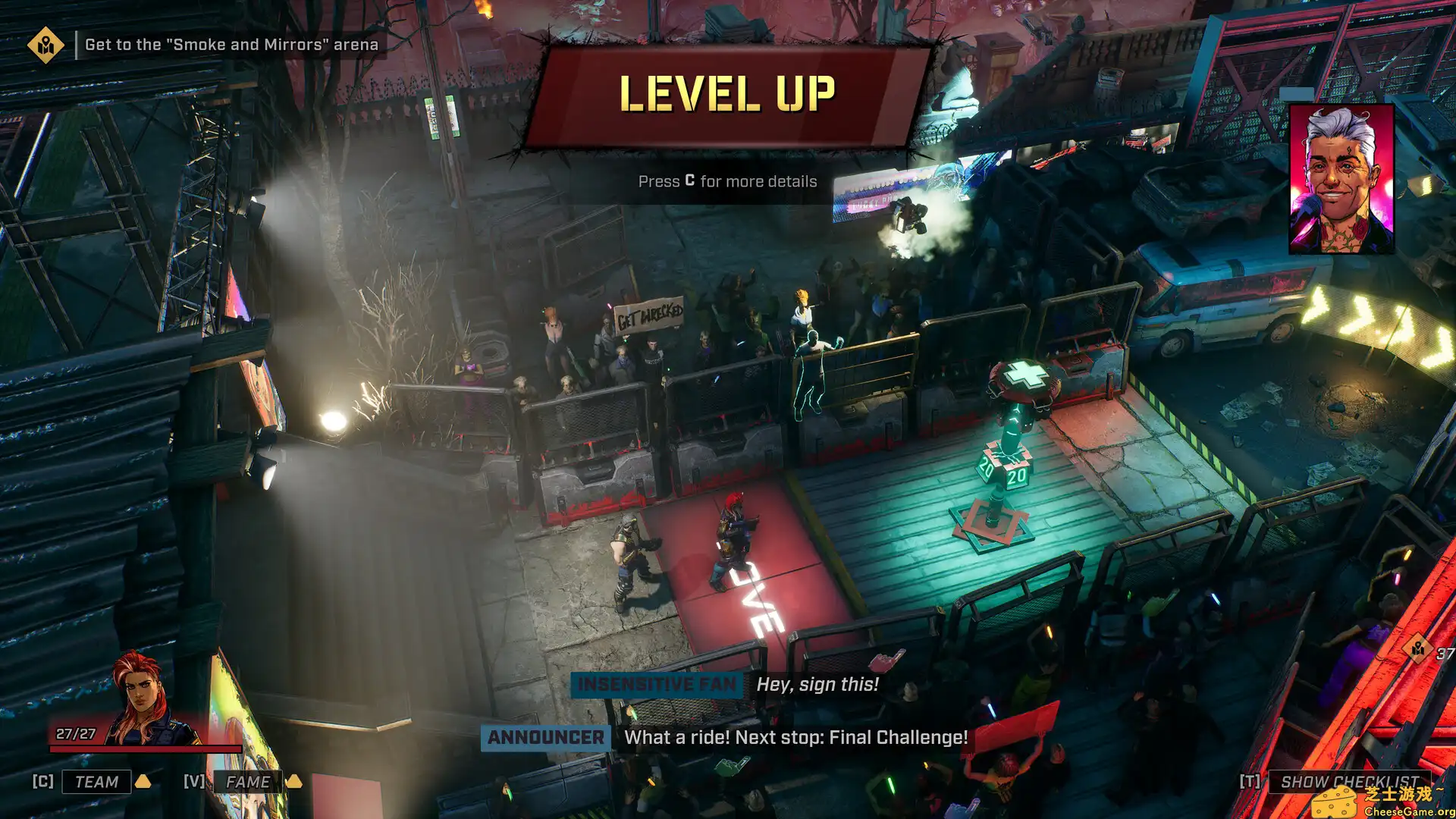
Task: Click the LEVEL UP banner
Action: [727, 95]
